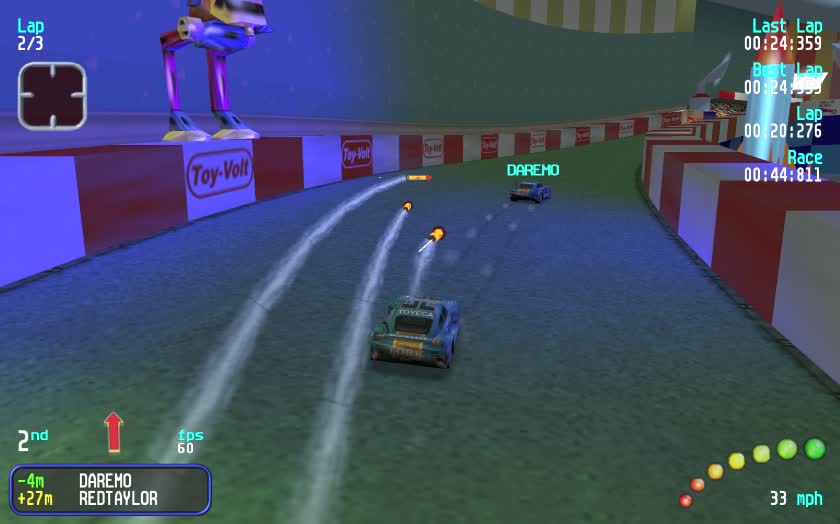Click the red direction arrow indicator
The width and height of the screenshot is (840, 524).
(x=113, y=432)
